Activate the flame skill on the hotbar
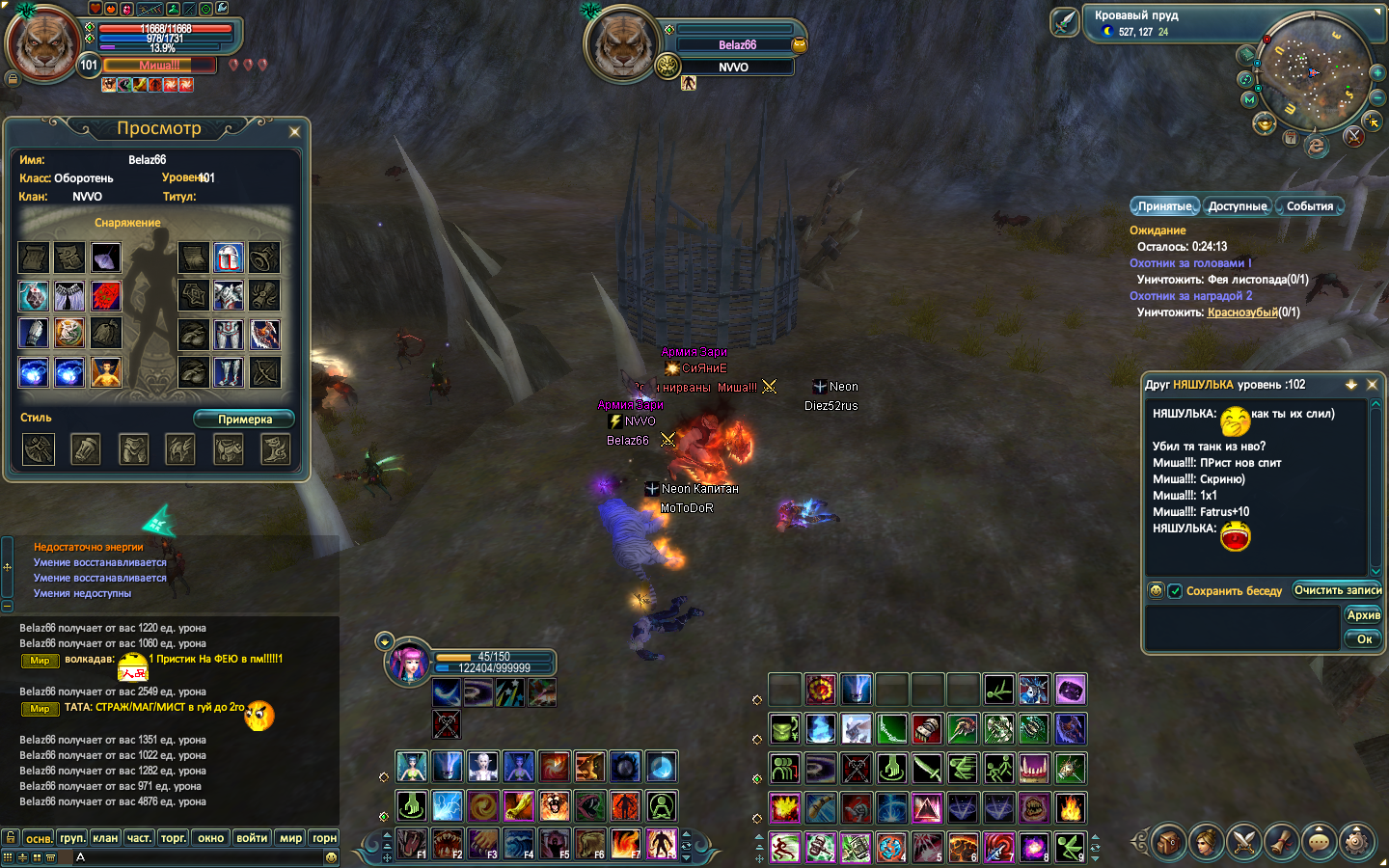The height and width of the screenshot is (868, 1389). 1070,807
